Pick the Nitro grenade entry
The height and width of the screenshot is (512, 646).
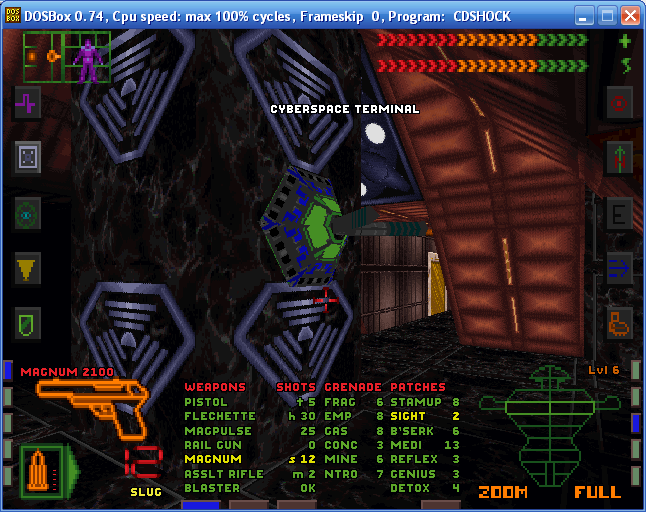pos(341,474)
